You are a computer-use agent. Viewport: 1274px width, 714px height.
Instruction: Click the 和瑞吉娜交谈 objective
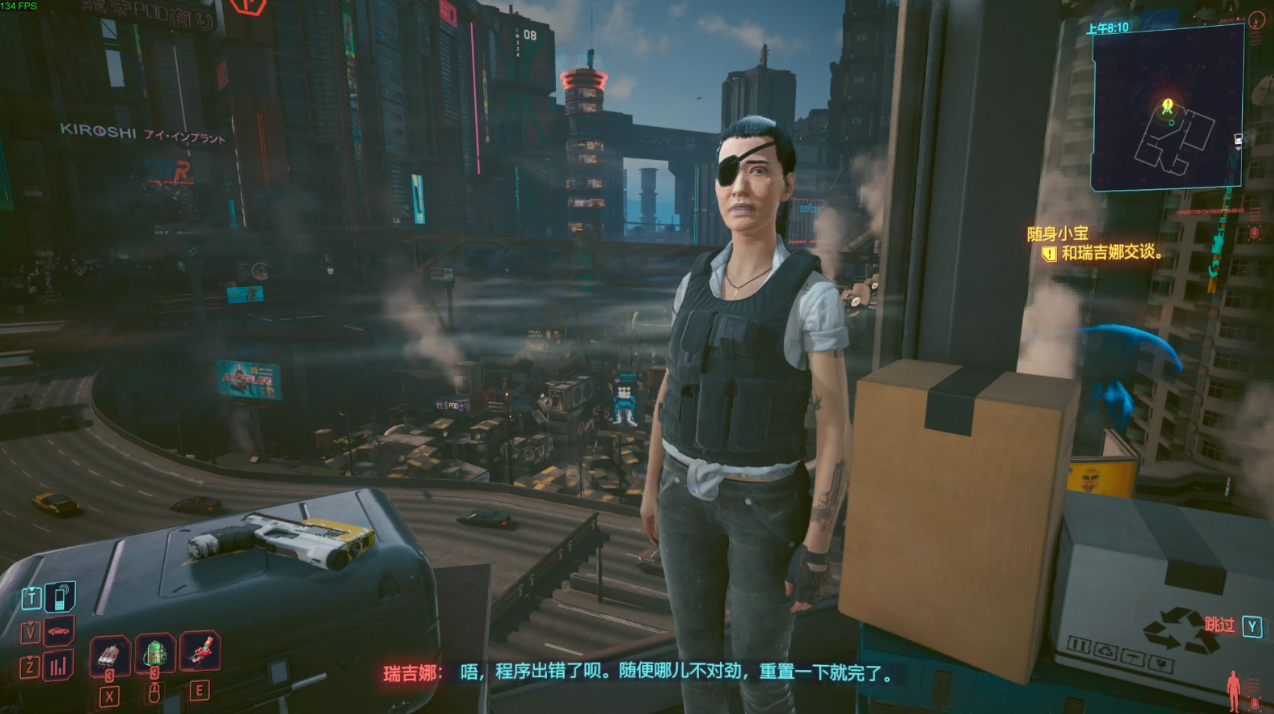click(1112, 253)
